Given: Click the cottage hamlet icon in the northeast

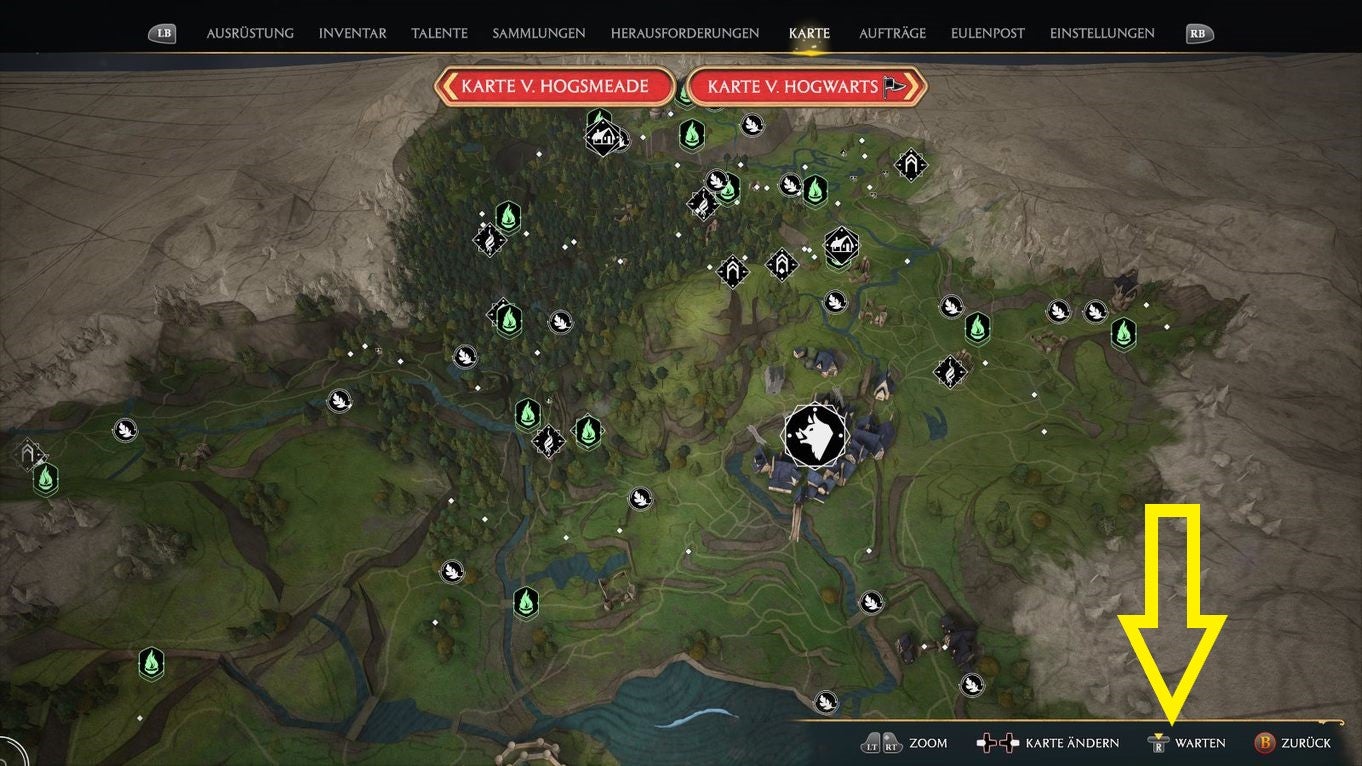Looking at the screenshot, I should [840, 245].
